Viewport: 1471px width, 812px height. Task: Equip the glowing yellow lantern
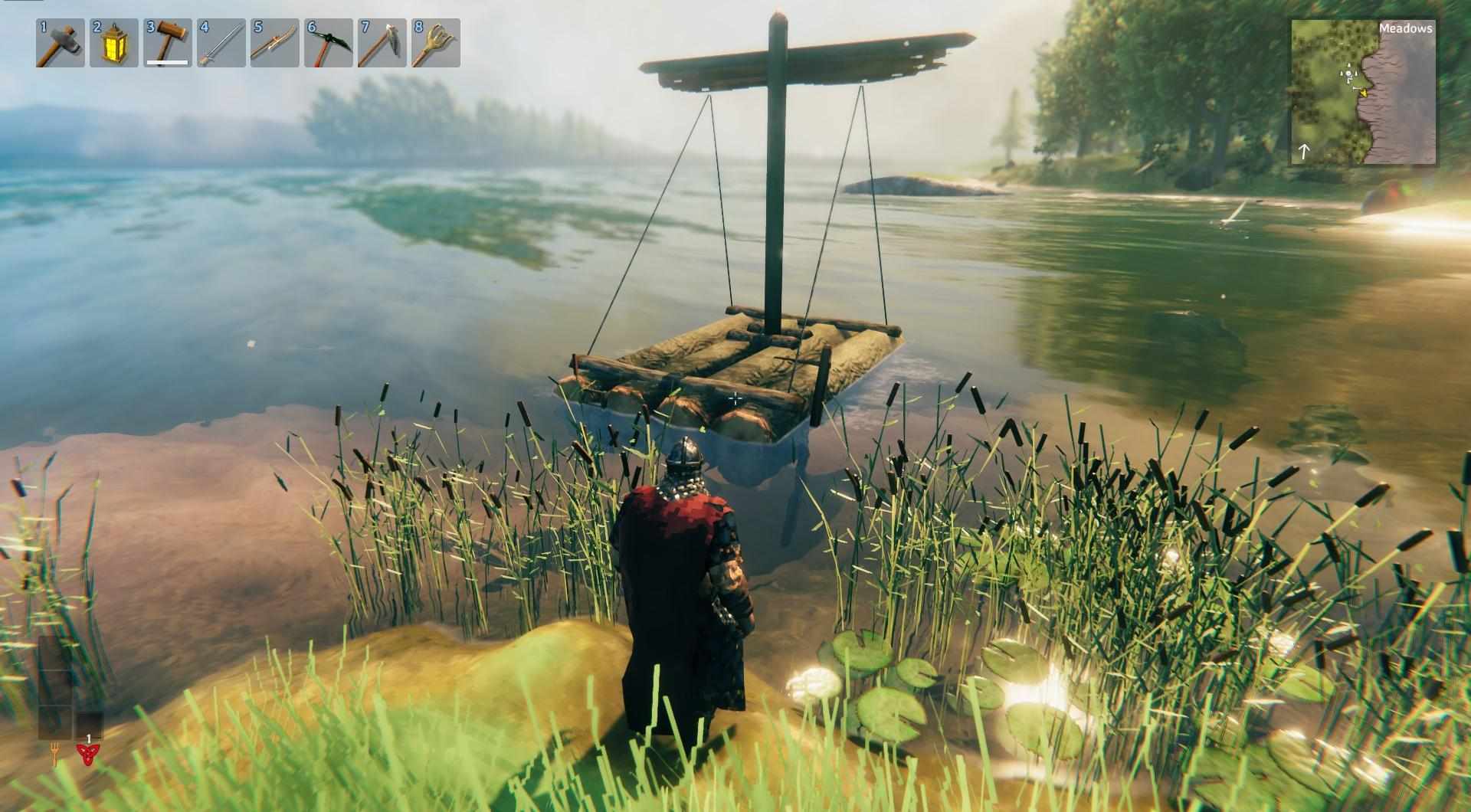click(114, 43)
